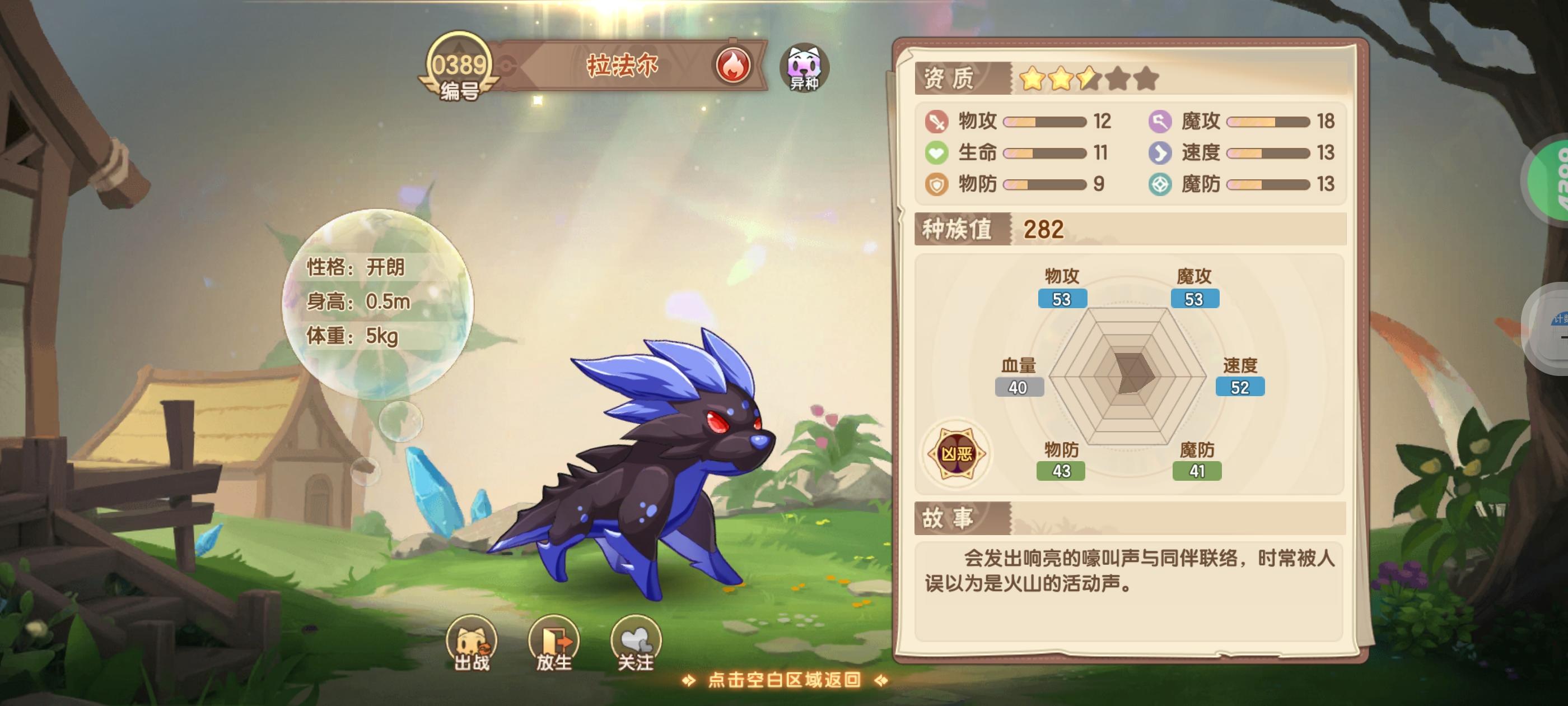Toggle the 魔防 diamond attribute icon
1568x706 pixels.
tap(1159, 184)
